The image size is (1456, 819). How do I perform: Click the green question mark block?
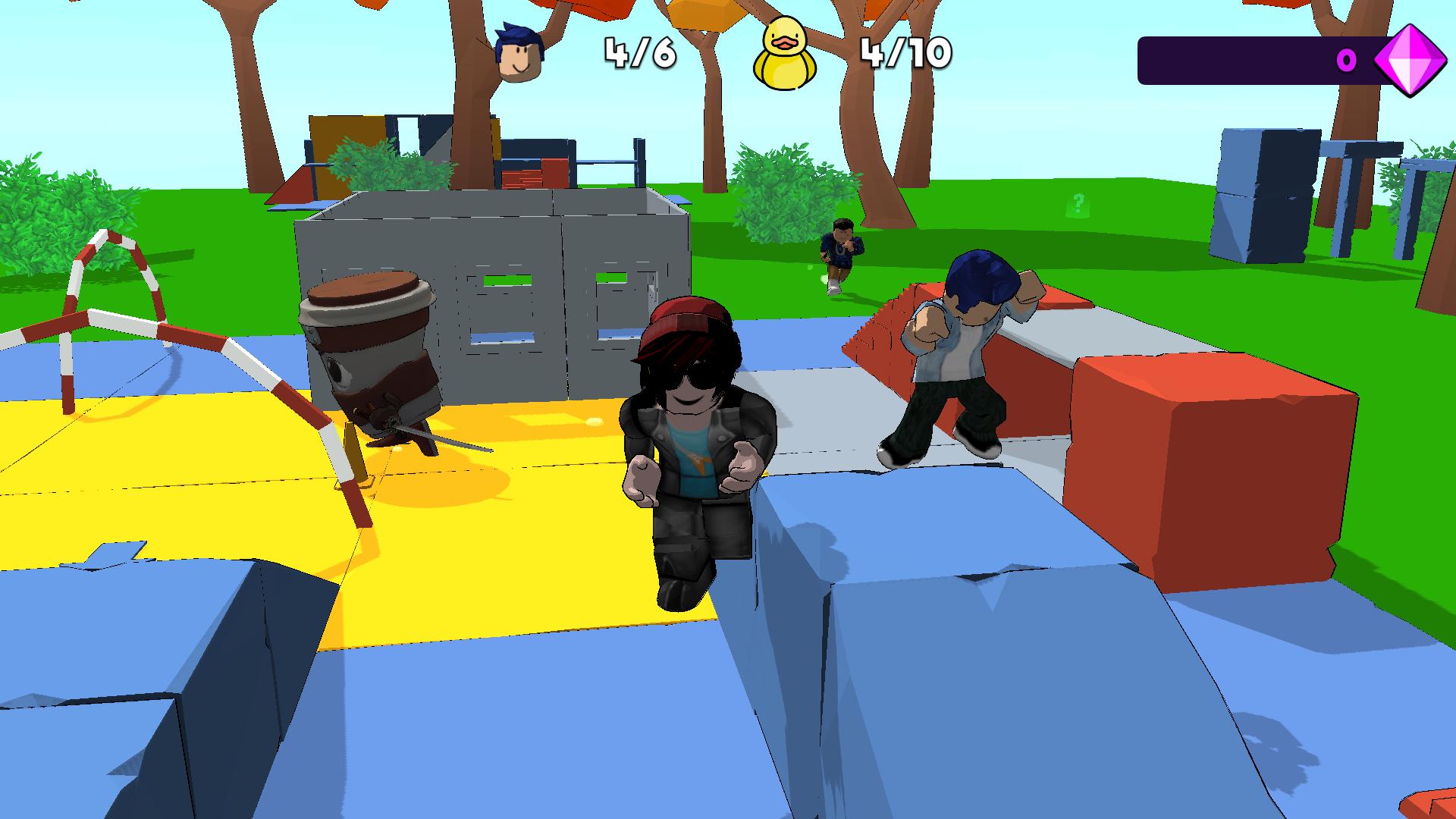coord(1078,202)
